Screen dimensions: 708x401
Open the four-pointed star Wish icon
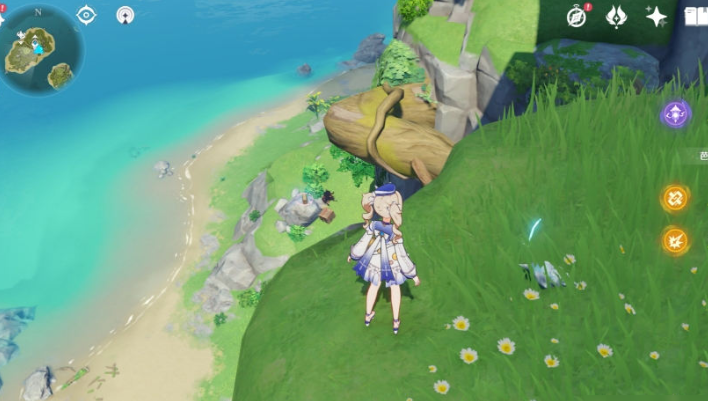click(x=656, y=16)
